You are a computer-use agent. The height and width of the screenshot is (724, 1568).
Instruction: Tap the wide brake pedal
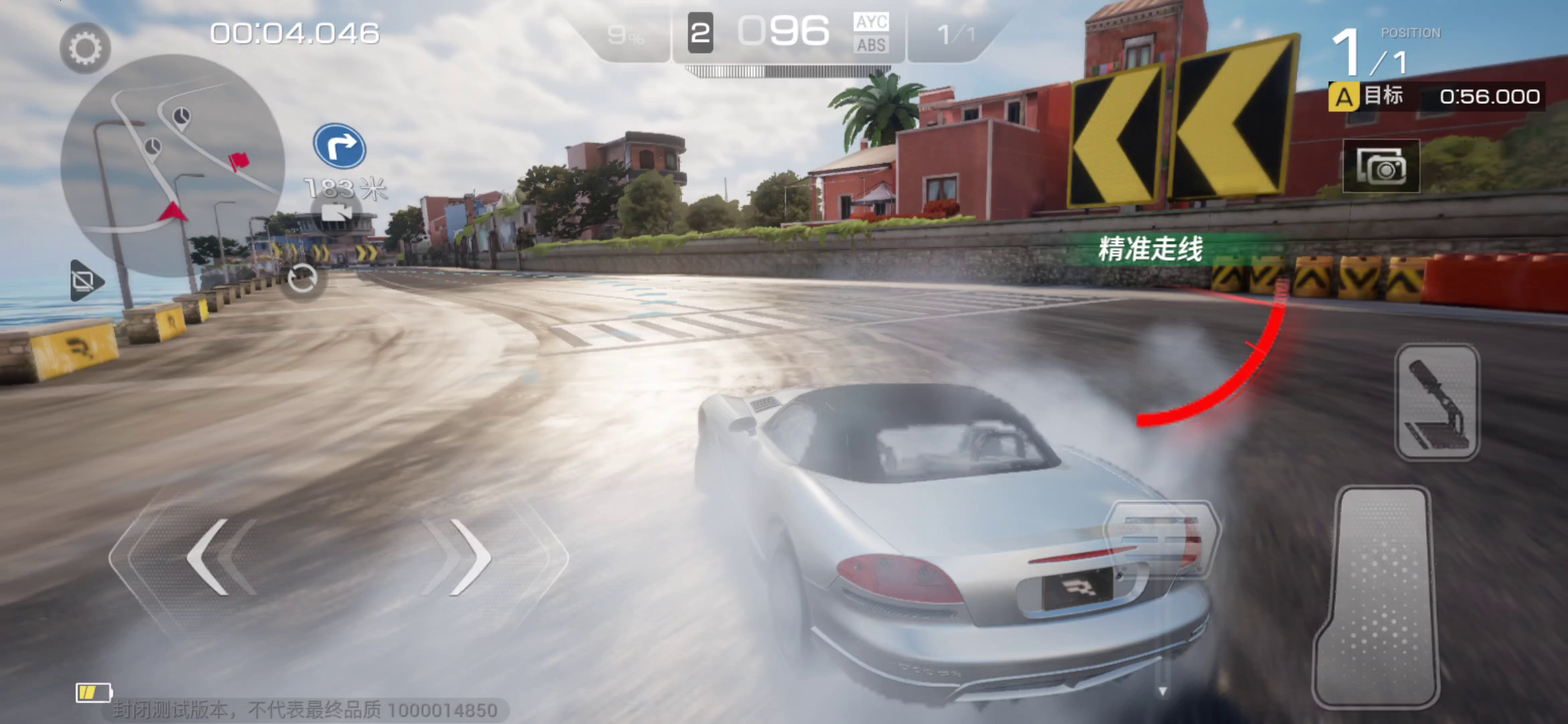pos(1161,538)
